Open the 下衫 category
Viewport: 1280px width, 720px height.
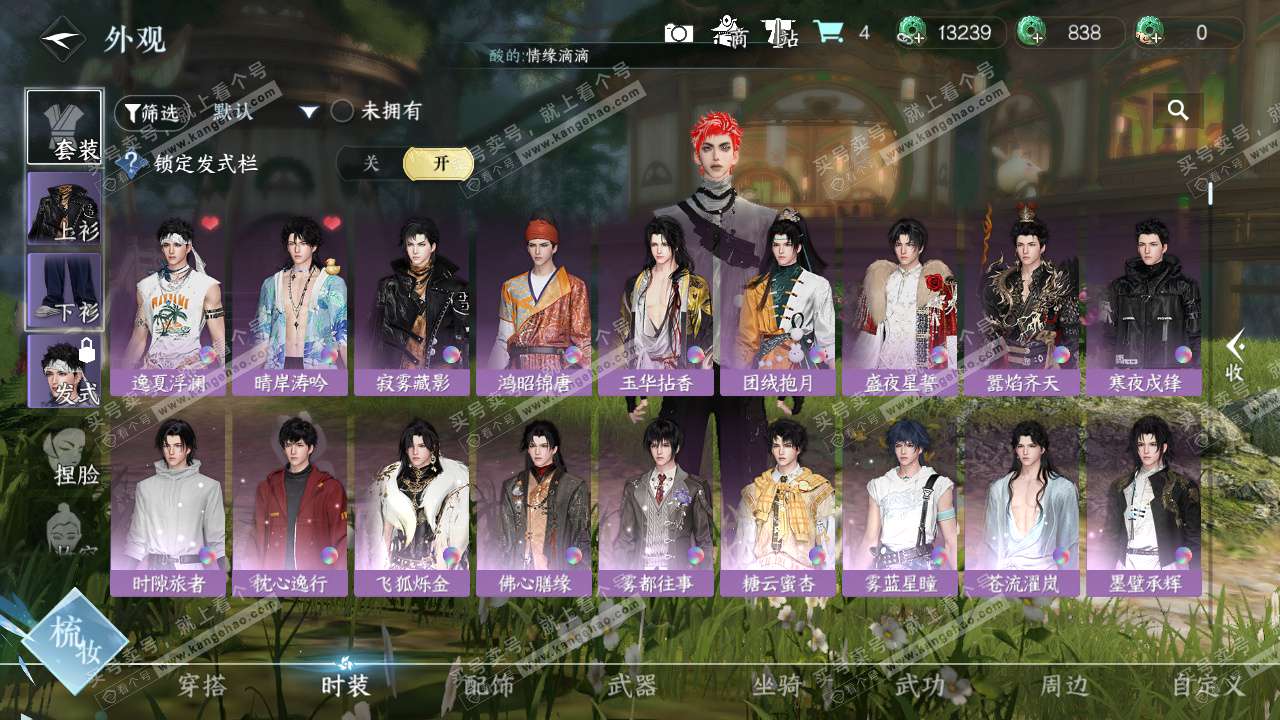coord(65,290)
